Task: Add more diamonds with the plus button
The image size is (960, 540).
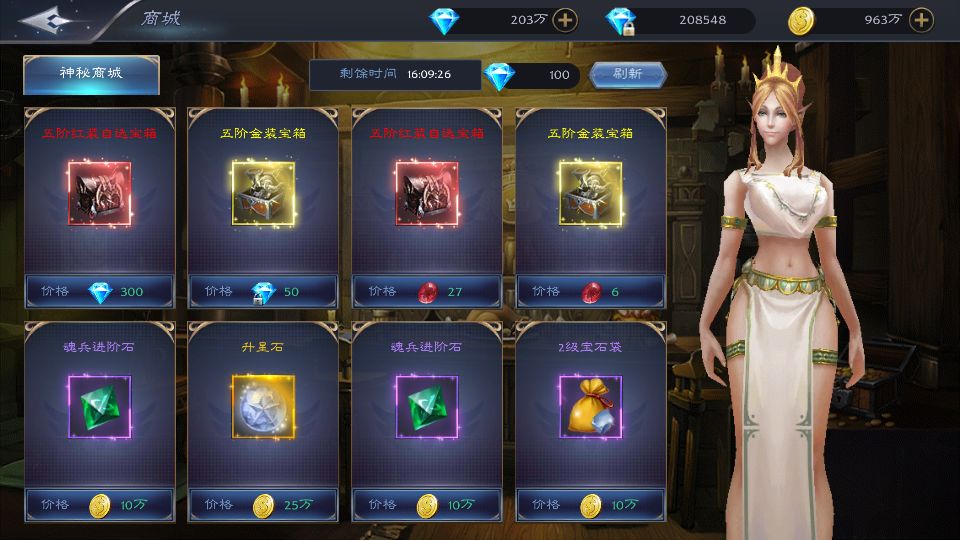Action: pos(565,19)
